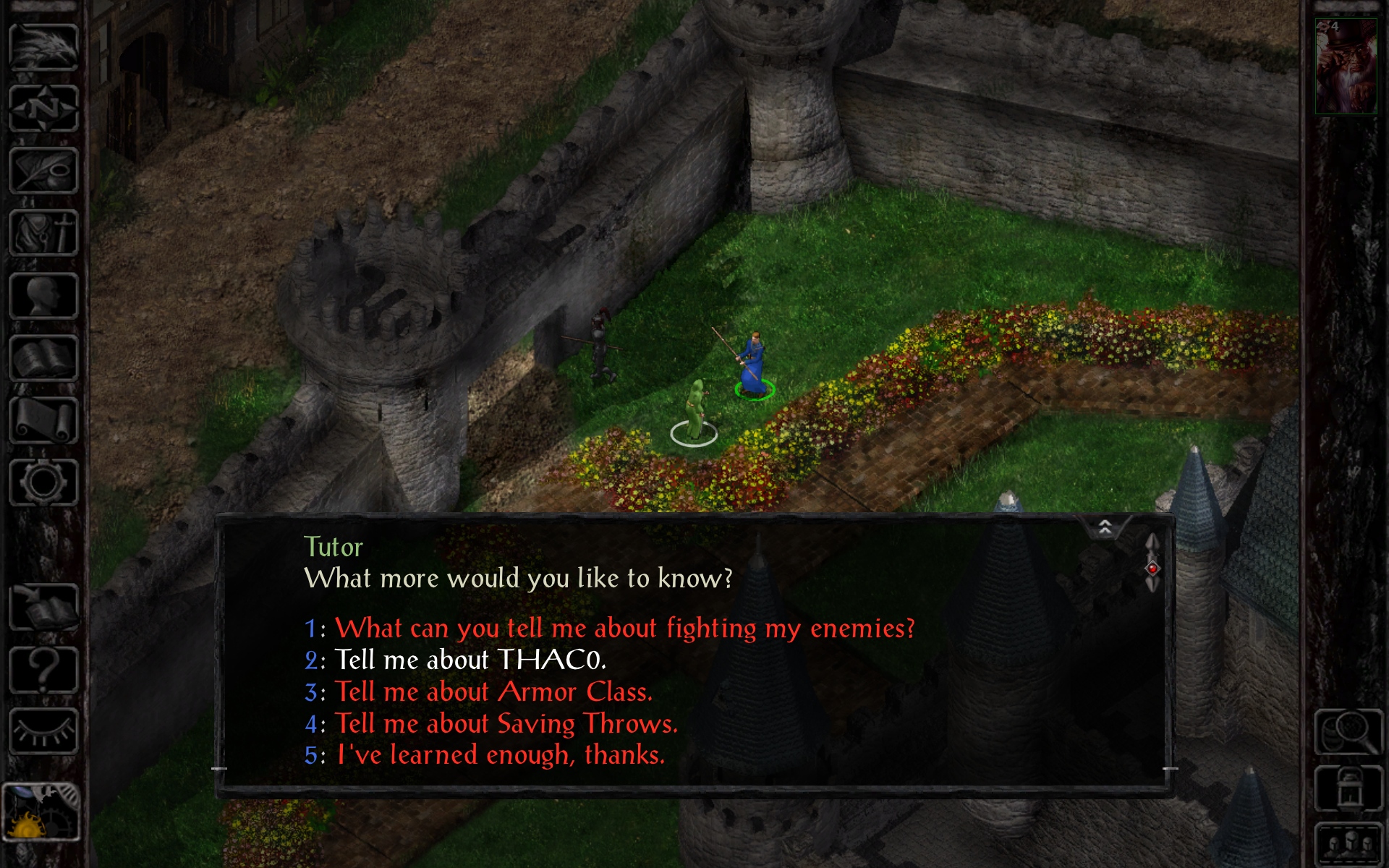Open options via the gear icon

click(x=43, y=482)
